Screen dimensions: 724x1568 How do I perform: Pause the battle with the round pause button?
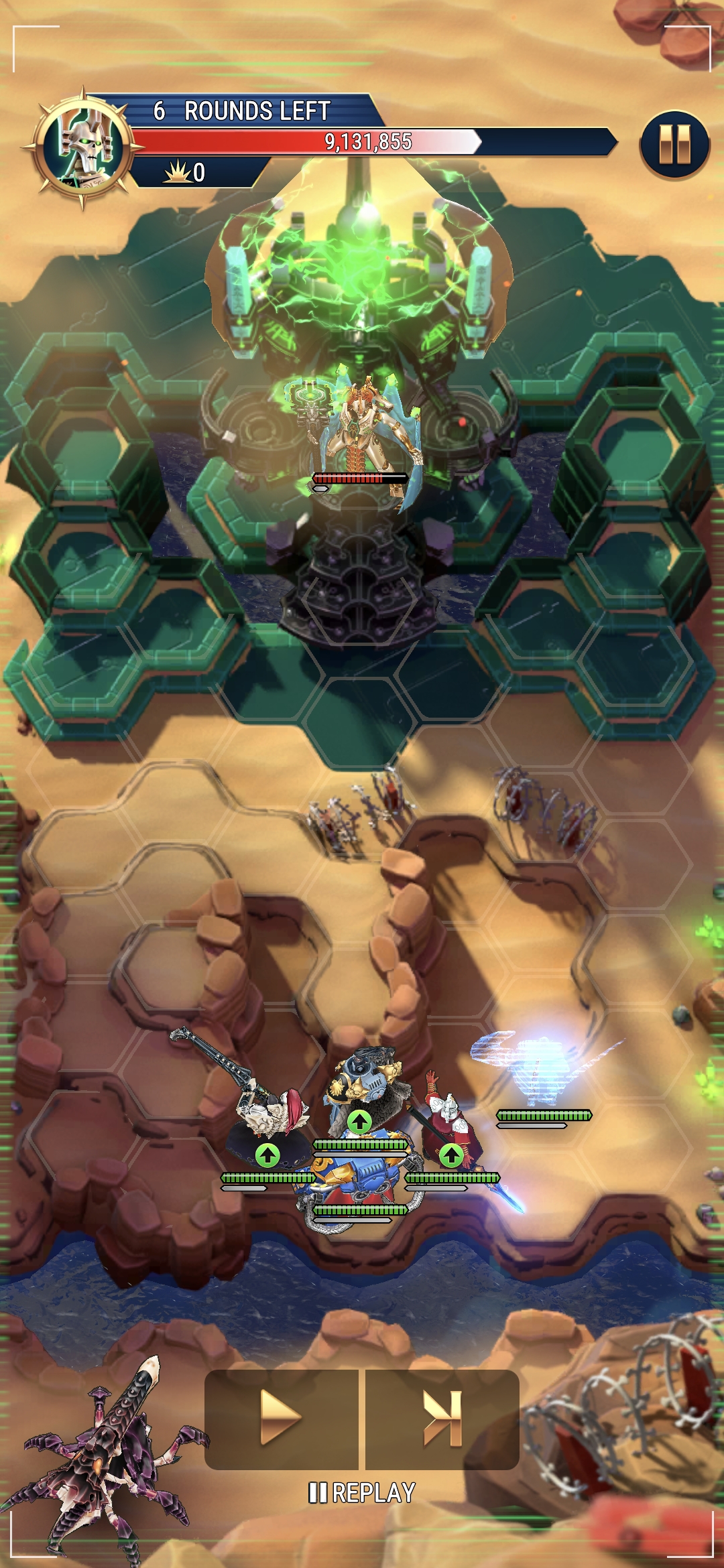coord(674,145)
